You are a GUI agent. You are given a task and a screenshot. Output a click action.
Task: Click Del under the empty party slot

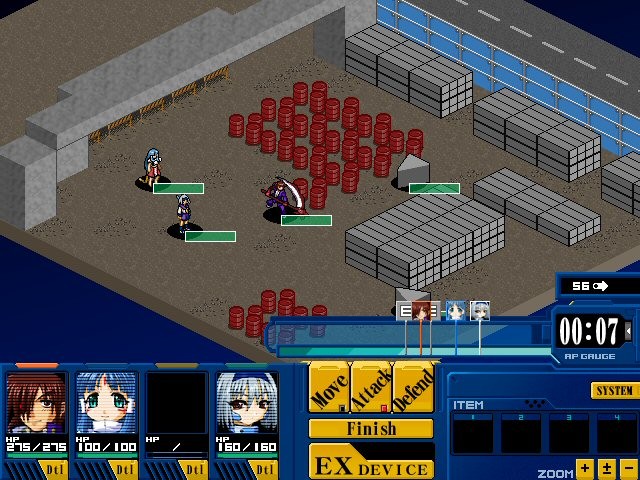[x=194, y=468]
